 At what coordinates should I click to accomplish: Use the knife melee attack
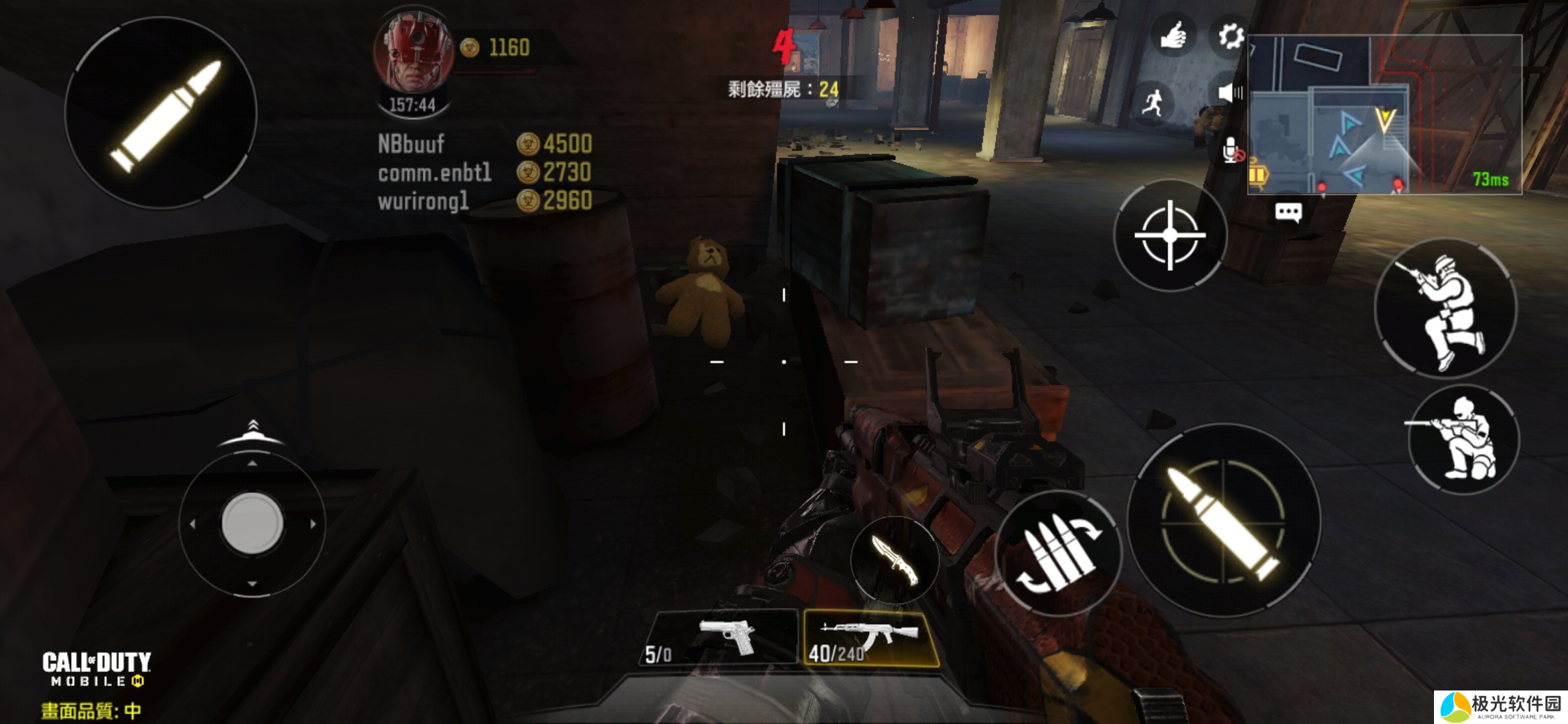[895, 560]
